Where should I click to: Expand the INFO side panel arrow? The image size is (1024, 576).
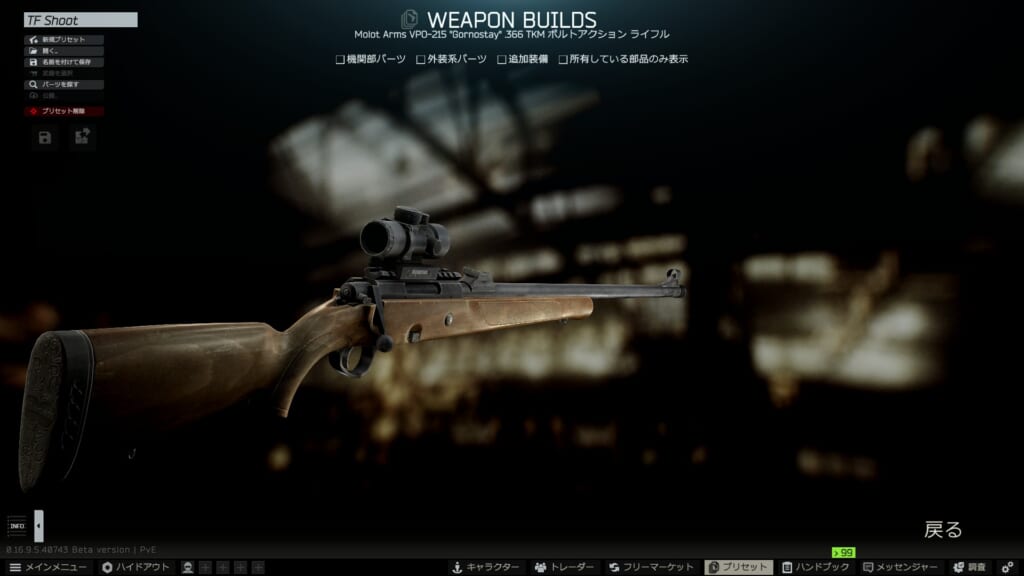point(39,525)
